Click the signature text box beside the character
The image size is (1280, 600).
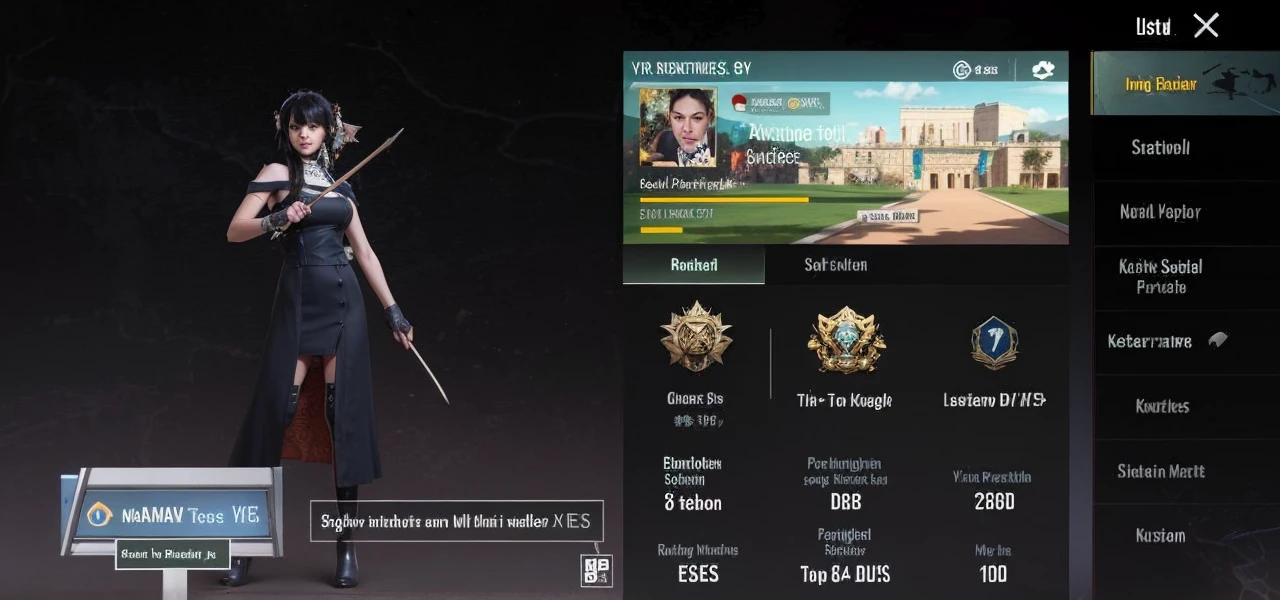(456, 521)
